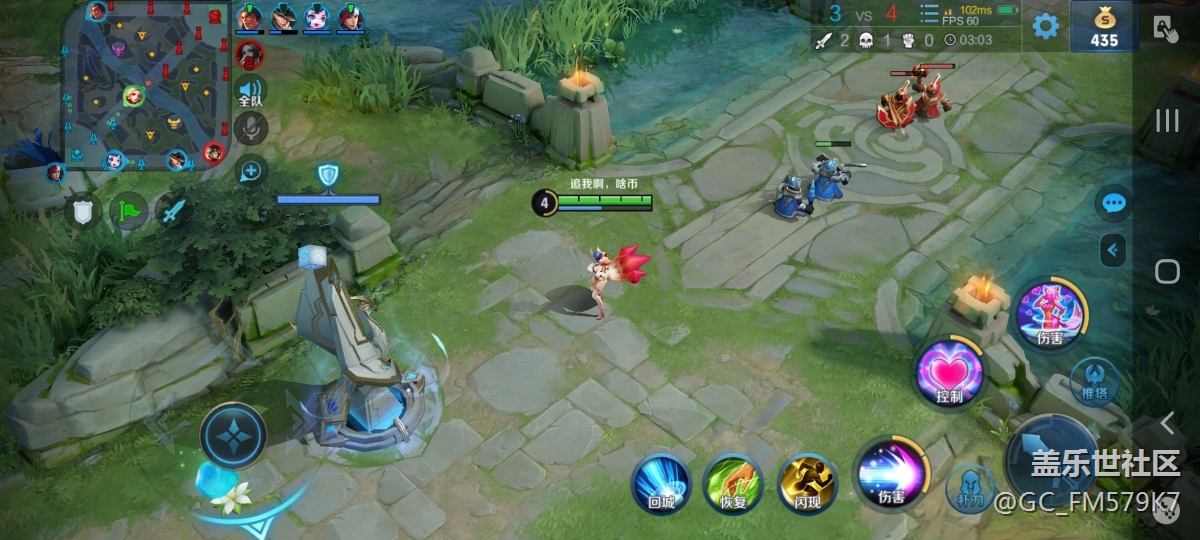The height and width of the screenshot is (540, 1200).
Task: Send the shield defend signal
Action: (83, 211)
